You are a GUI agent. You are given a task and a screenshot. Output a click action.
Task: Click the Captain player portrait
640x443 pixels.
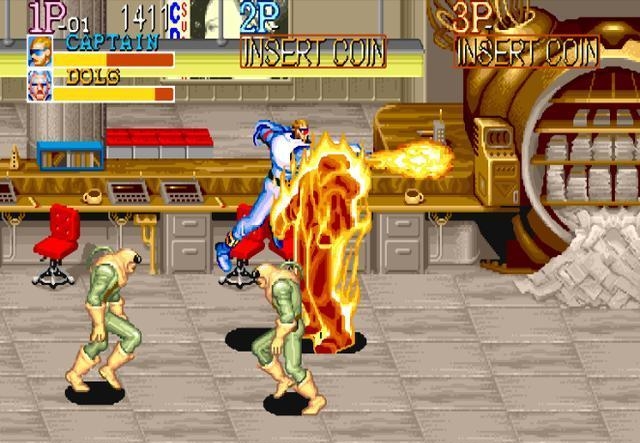[x=40, y=51]
